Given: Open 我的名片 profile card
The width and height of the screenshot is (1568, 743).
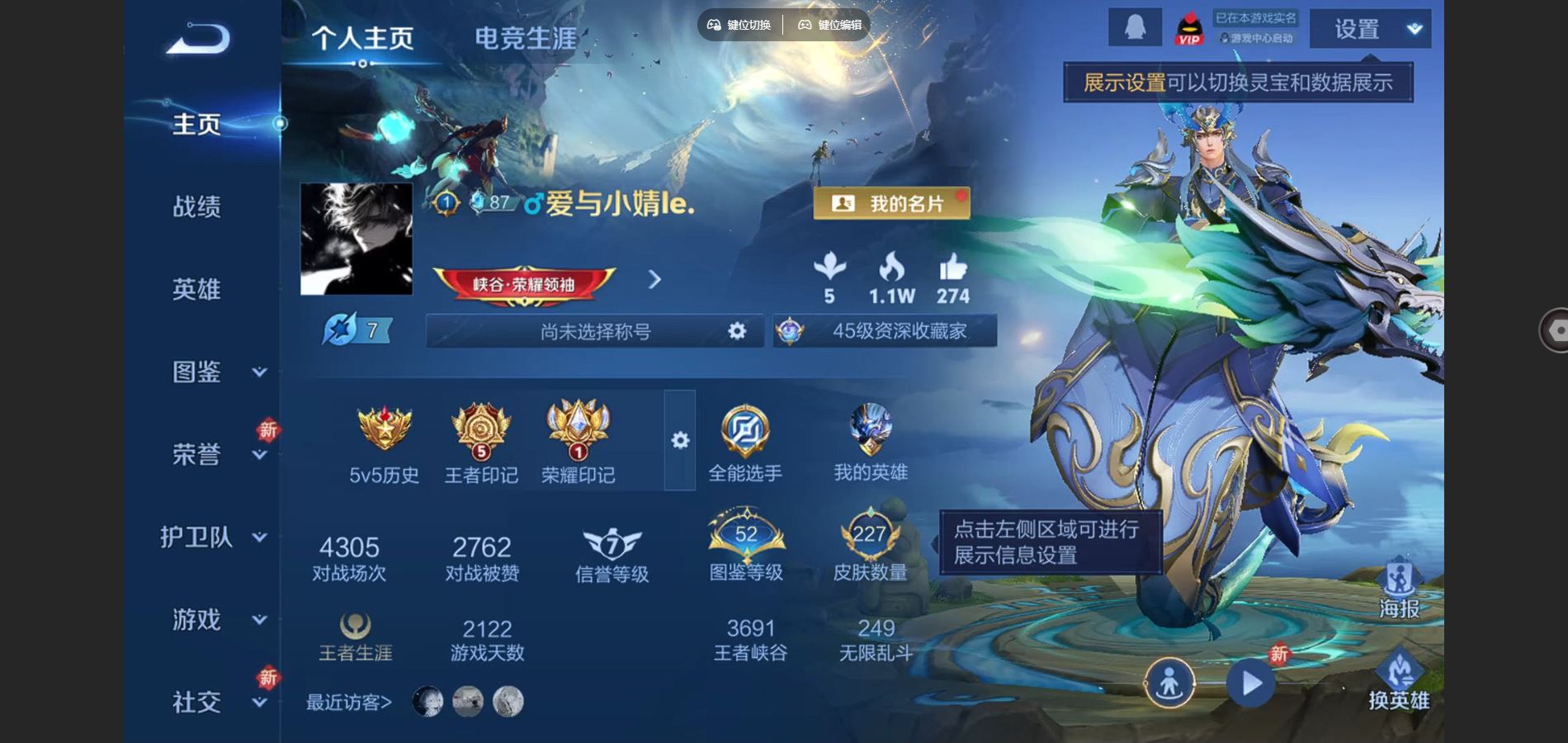Looking at the screenshot, I should tap(893, 203).
